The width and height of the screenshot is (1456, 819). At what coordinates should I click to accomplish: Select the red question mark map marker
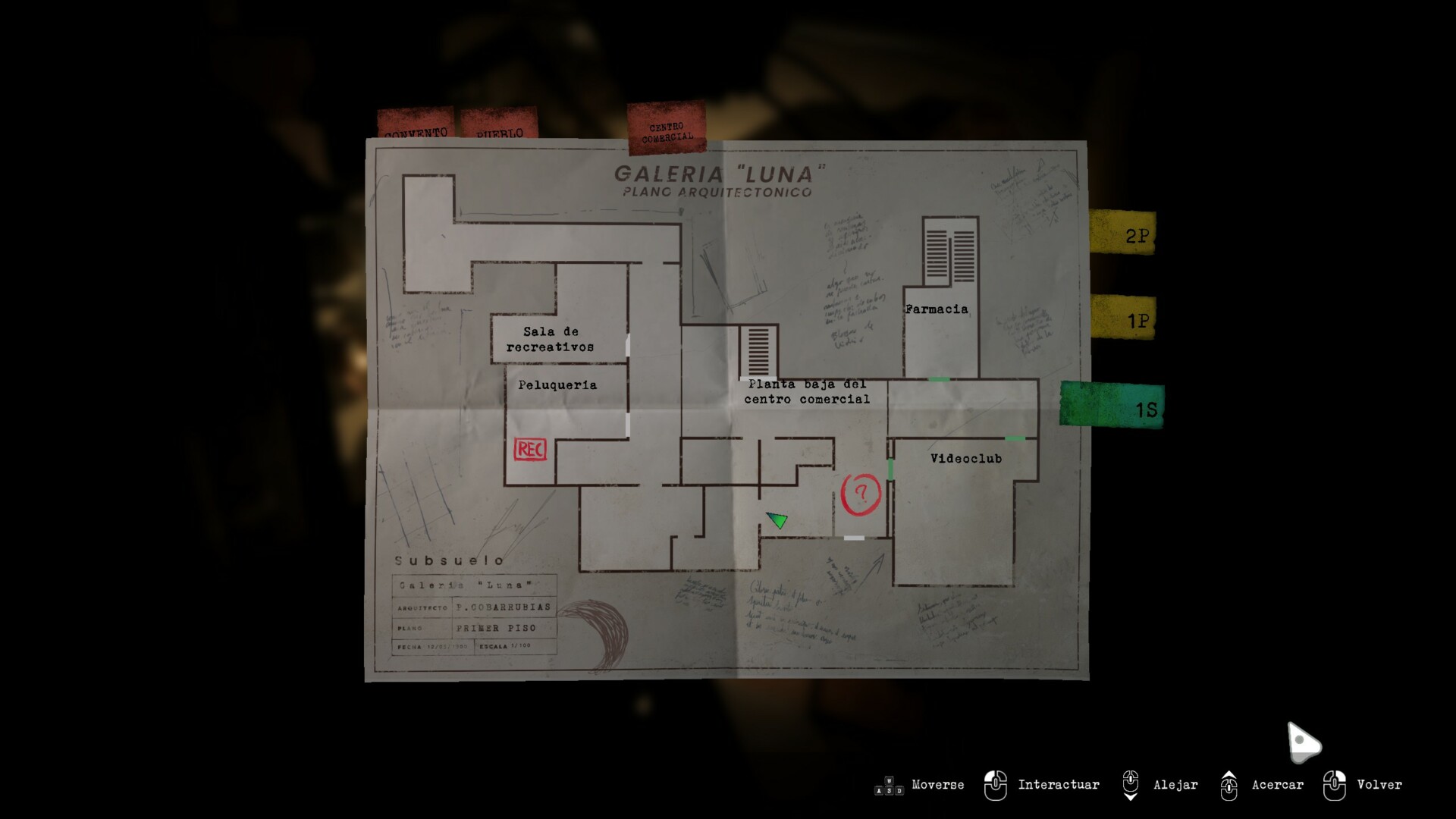[861, 494]
